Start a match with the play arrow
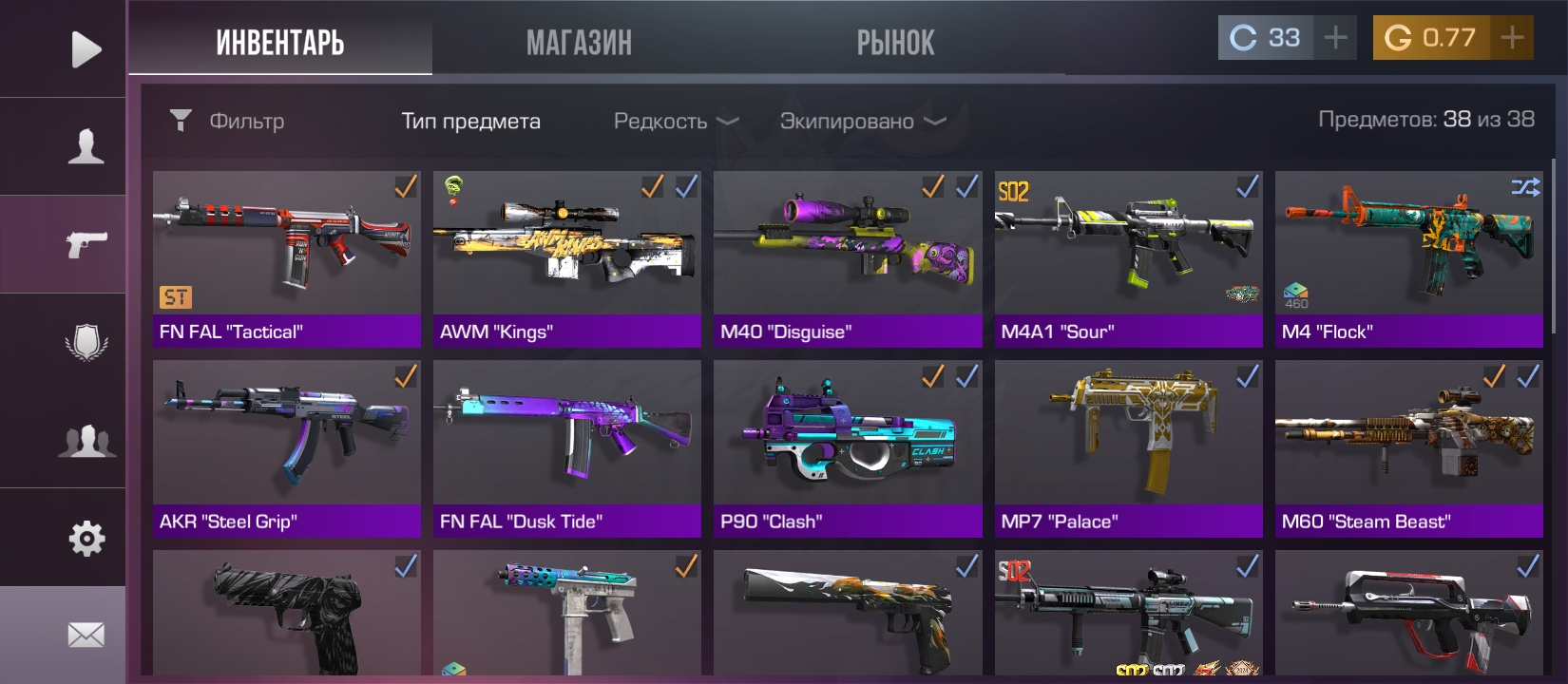 click(x=86, y=49)
